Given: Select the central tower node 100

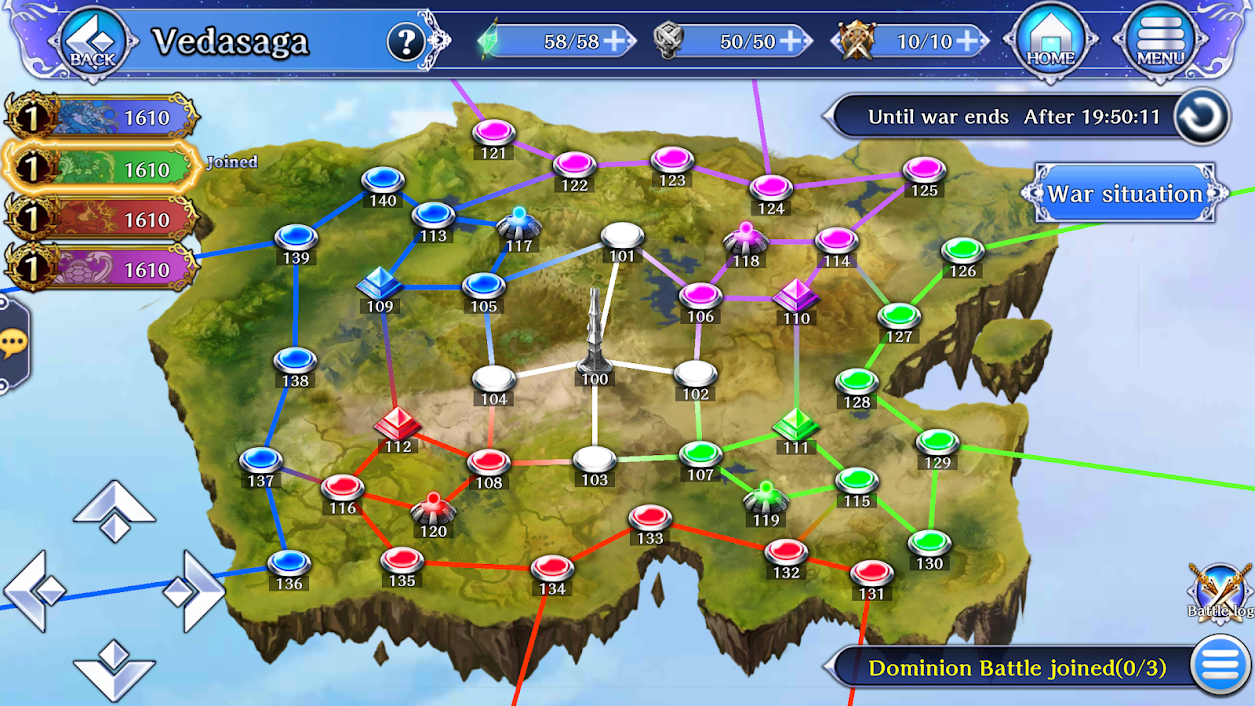Looking at the screenshot, I should (595, 340).
